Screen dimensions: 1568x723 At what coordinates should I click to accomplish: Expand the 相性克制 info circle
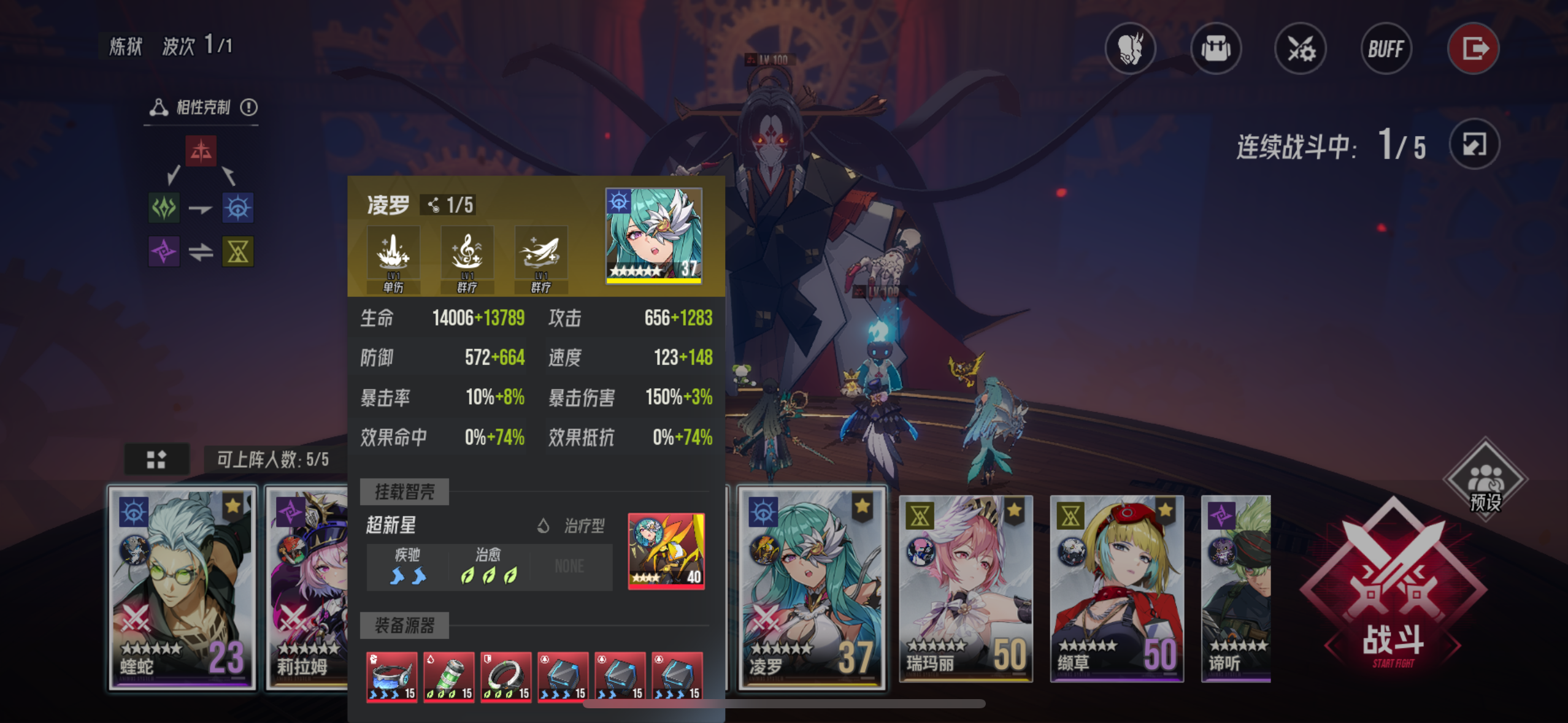pos(248,107)
